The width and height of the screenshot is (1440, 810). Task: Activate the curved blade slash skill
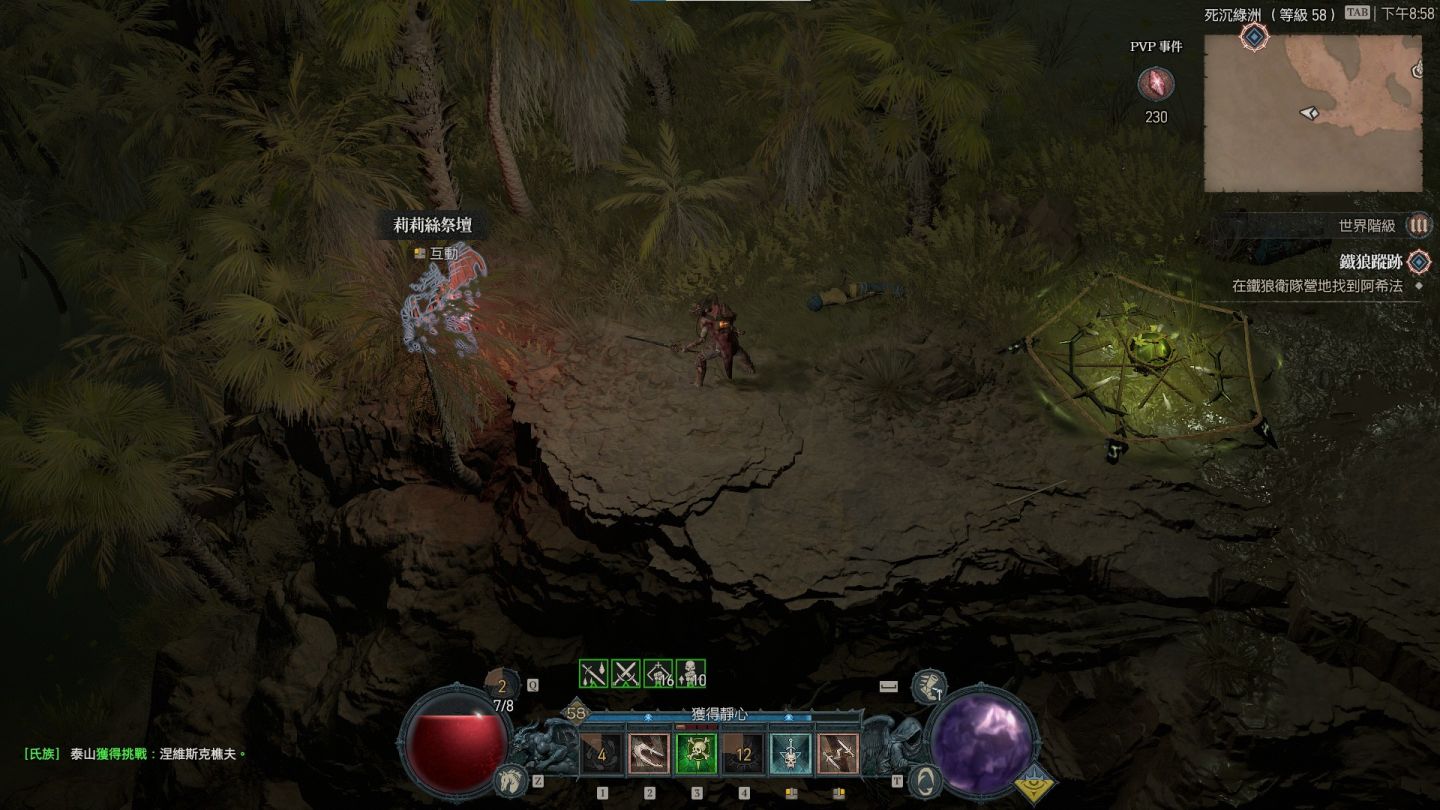649,754
